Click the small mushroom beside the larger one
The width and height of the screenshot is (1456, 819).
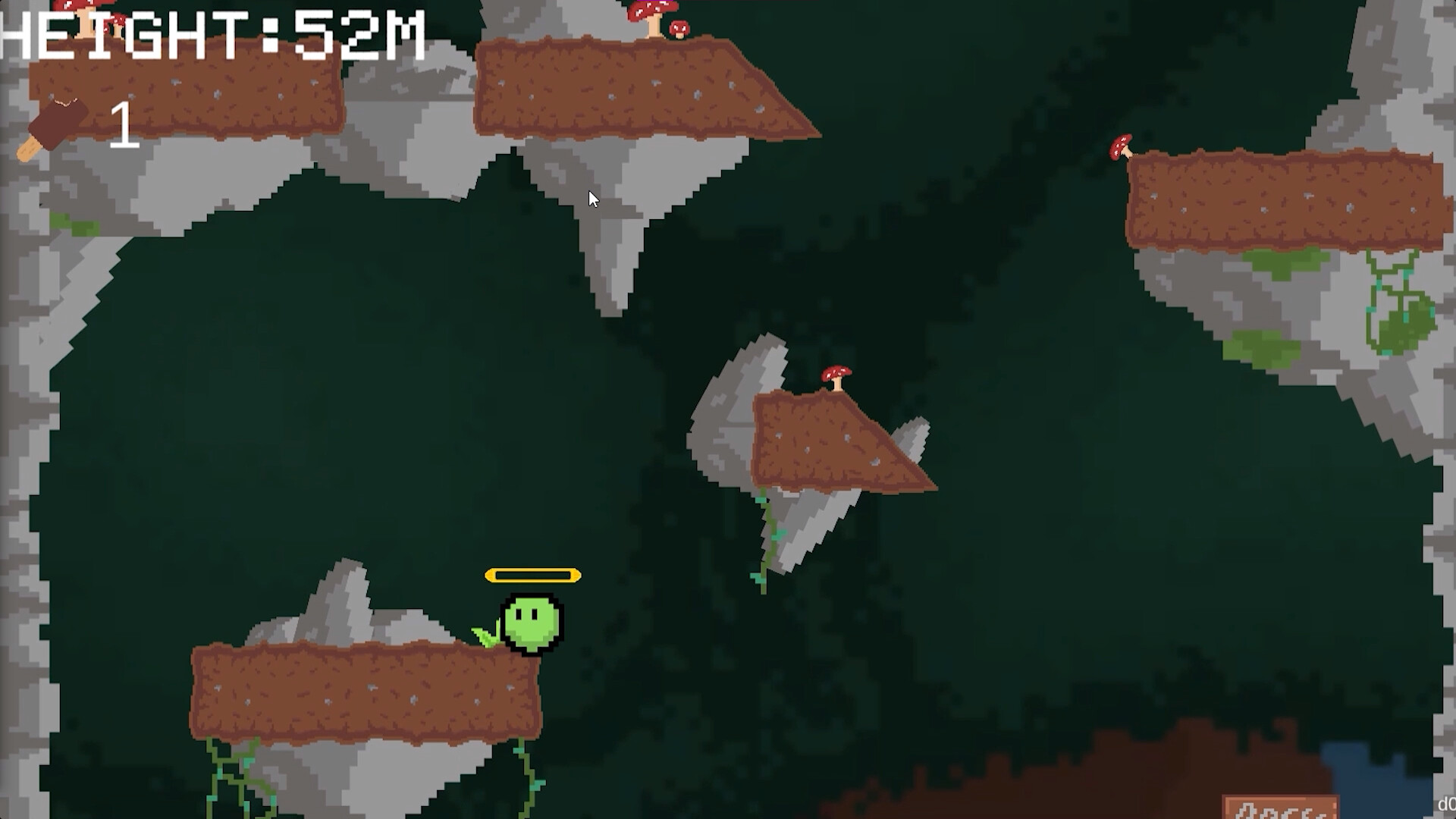[x=679, y=29]
